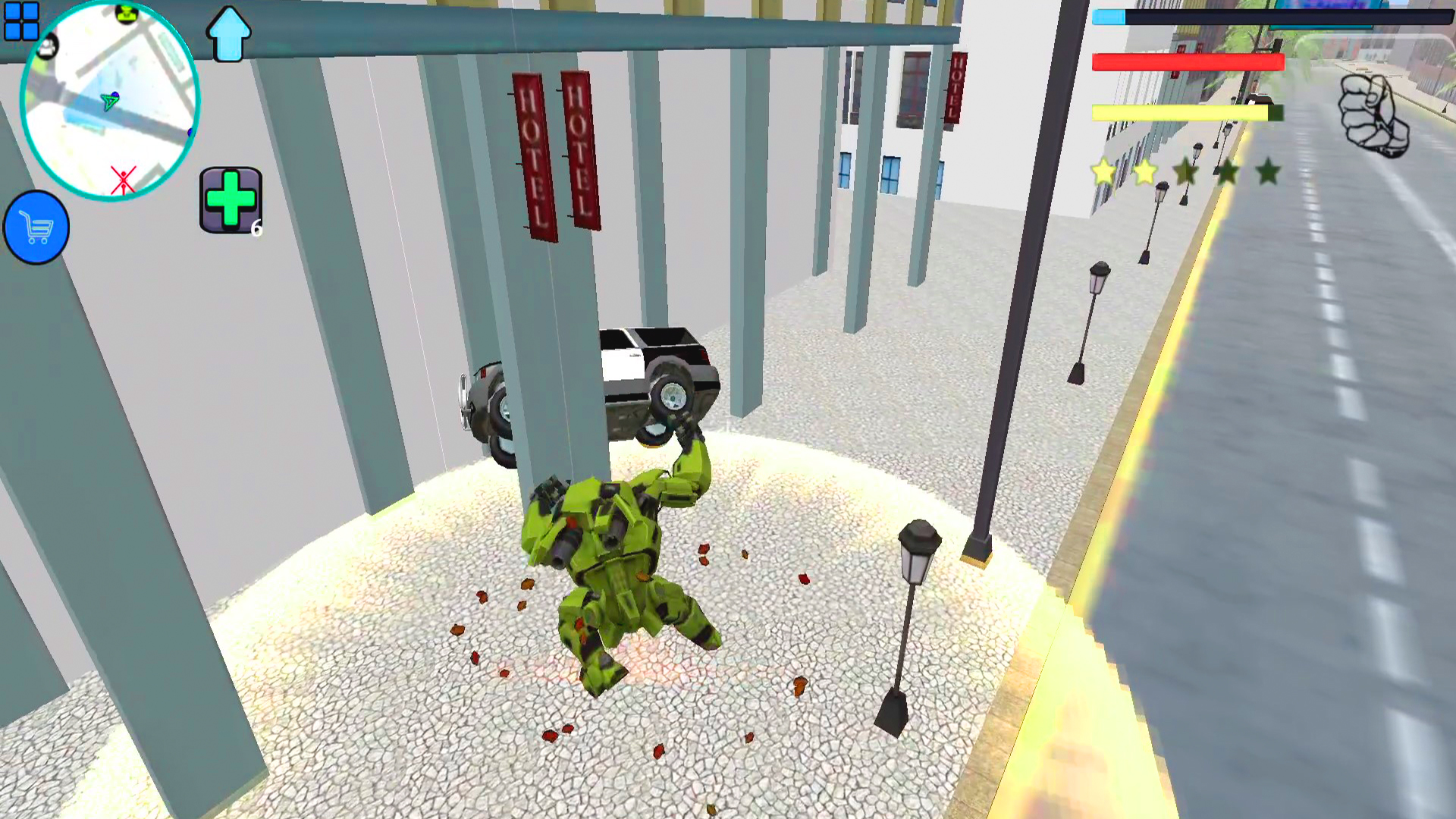Use a health kit with the green plus icon
Screen dimensions: 1456x819
coord(230,199)
